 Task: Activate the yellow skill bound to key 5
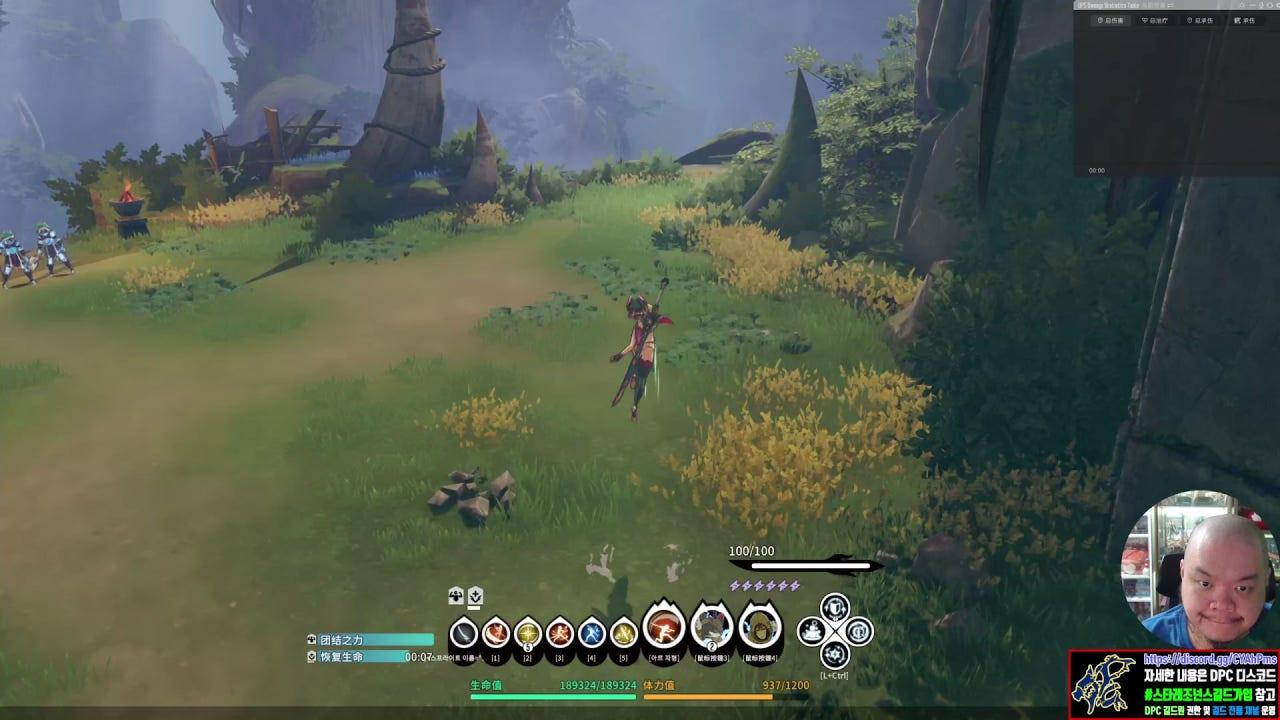click(623, 633)
